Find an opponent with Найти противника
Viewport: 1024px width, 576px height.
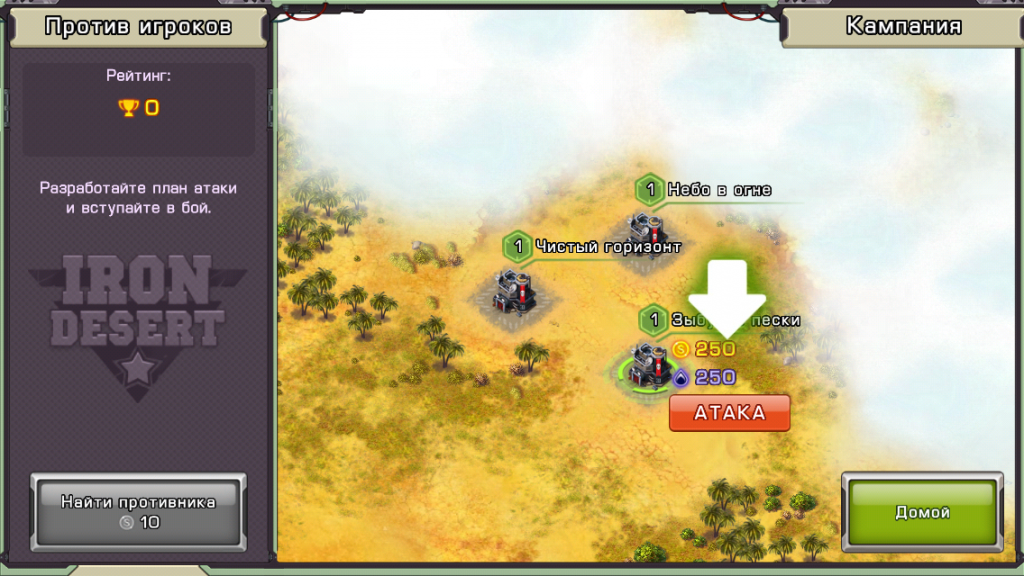(x=138, y=511)
